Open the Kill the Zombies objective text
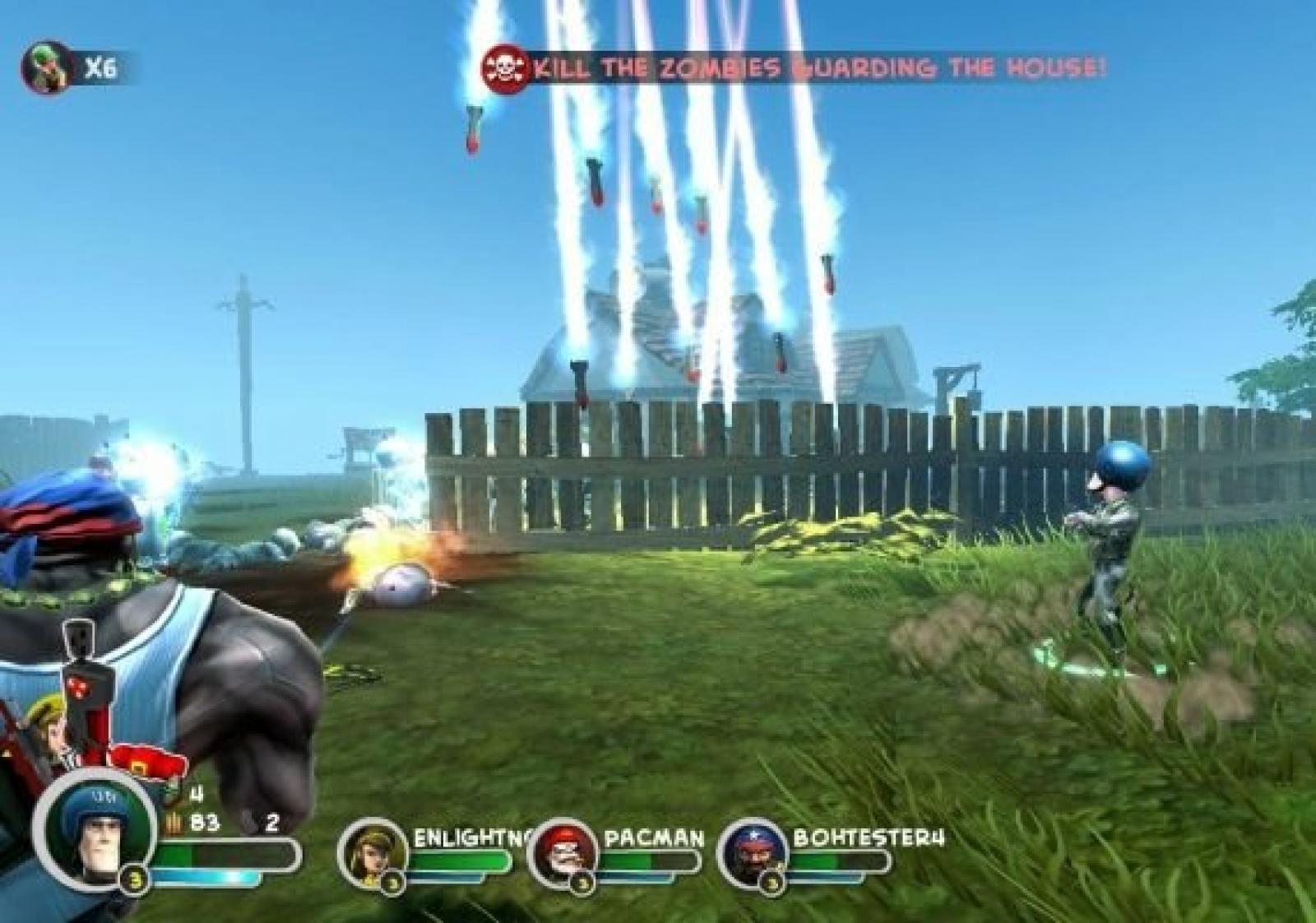Image resolution: width=1316 pixels, height=923 pixels. click(x=818, y=68)
